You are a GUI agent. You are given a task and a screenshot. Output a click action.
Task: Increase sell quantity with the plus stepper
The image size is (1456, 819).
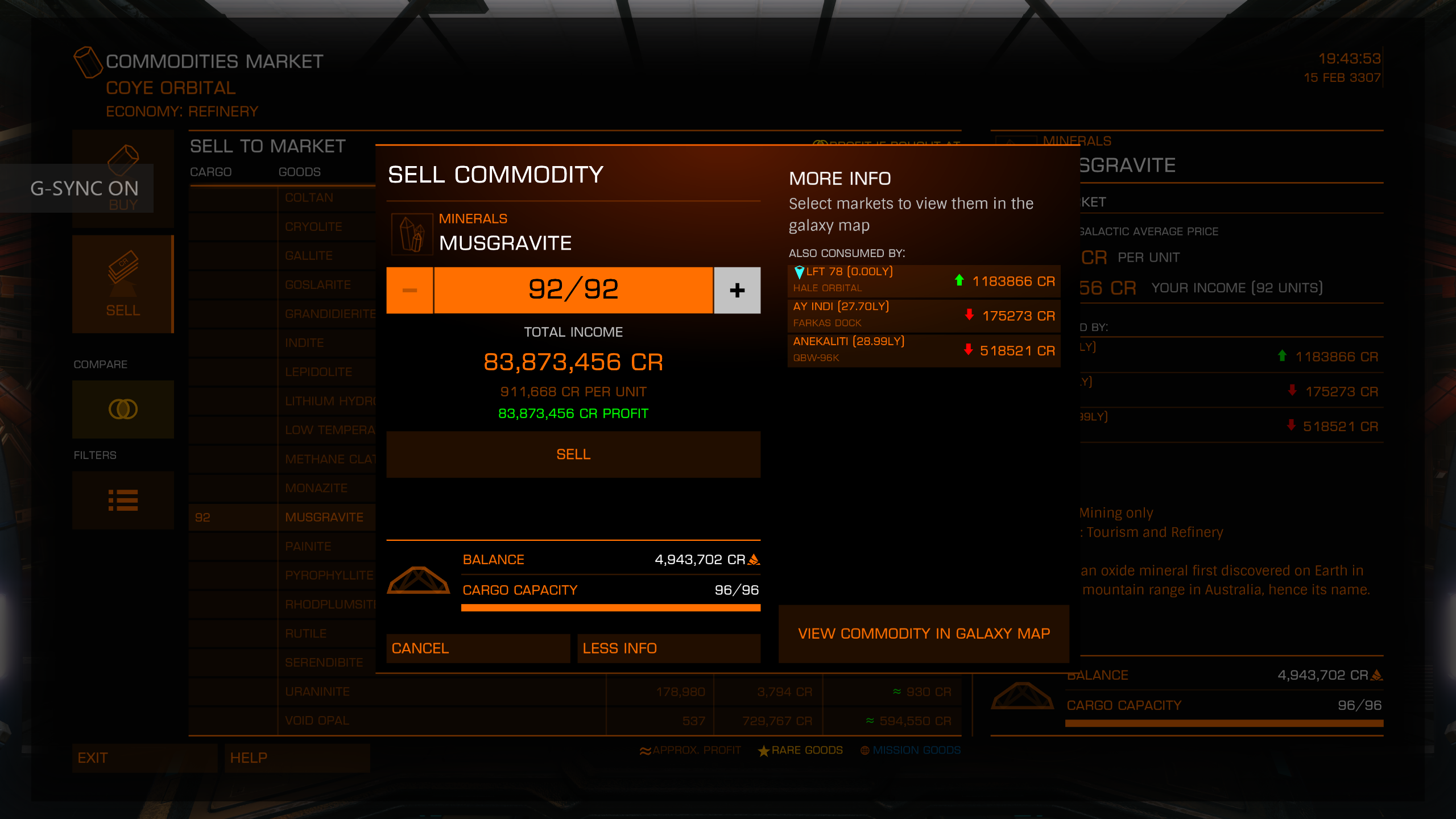(737, 291)
